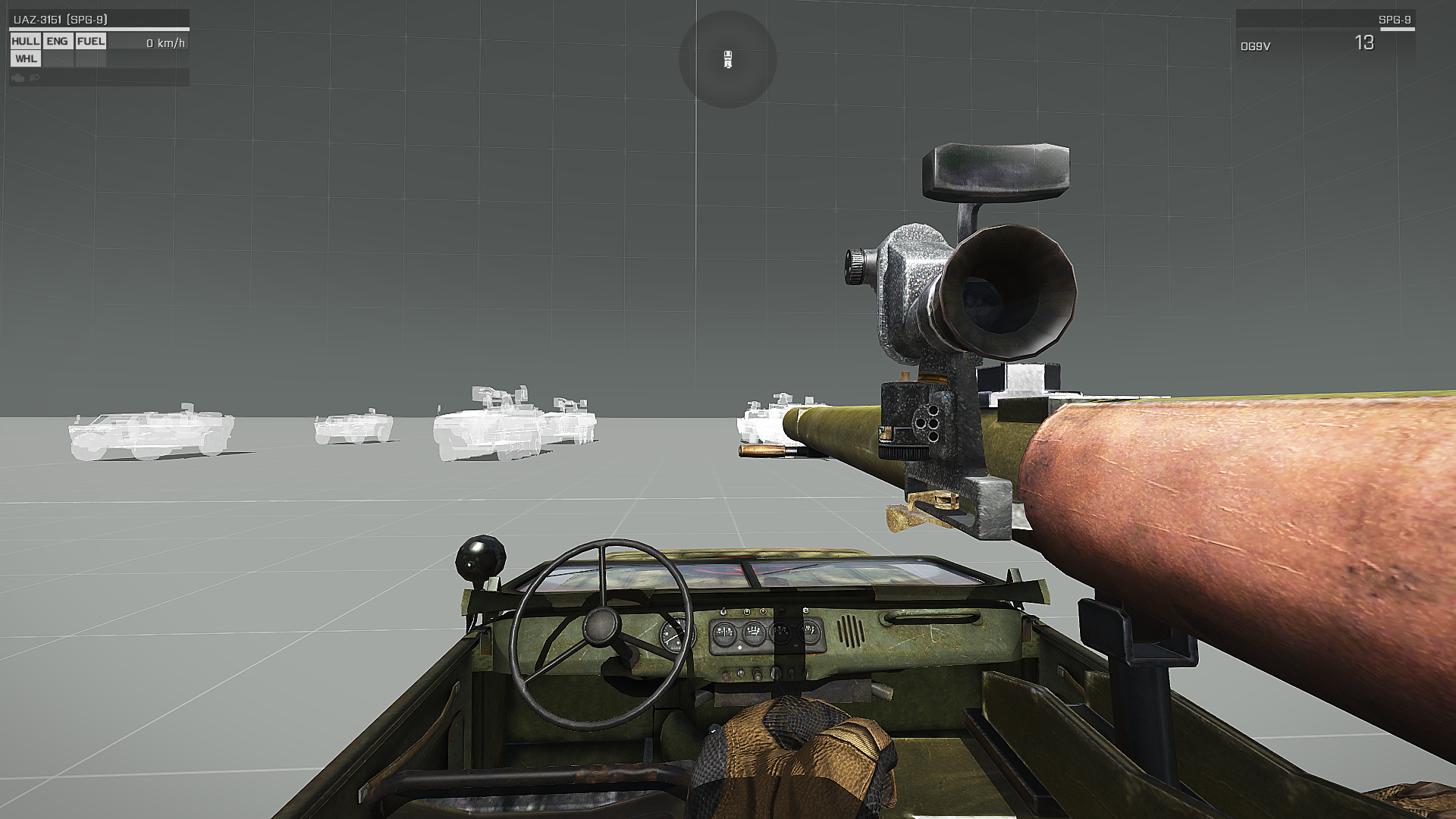This screenshot has width=1456, height=819.
Task: Select the SPG-9 weapon name label
Action: click(x=1394, y=20)
